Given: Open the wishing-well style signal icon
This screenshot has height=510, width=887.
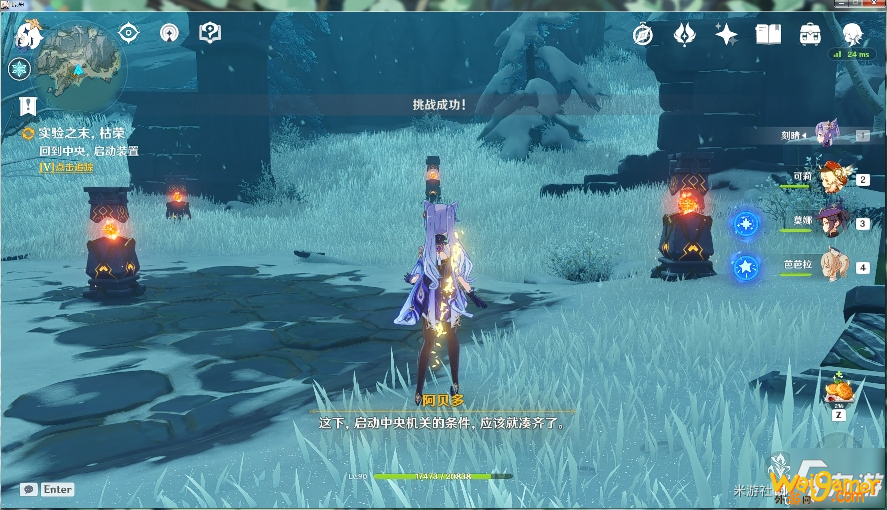Looking at the screenshot, I should point(169,34).
